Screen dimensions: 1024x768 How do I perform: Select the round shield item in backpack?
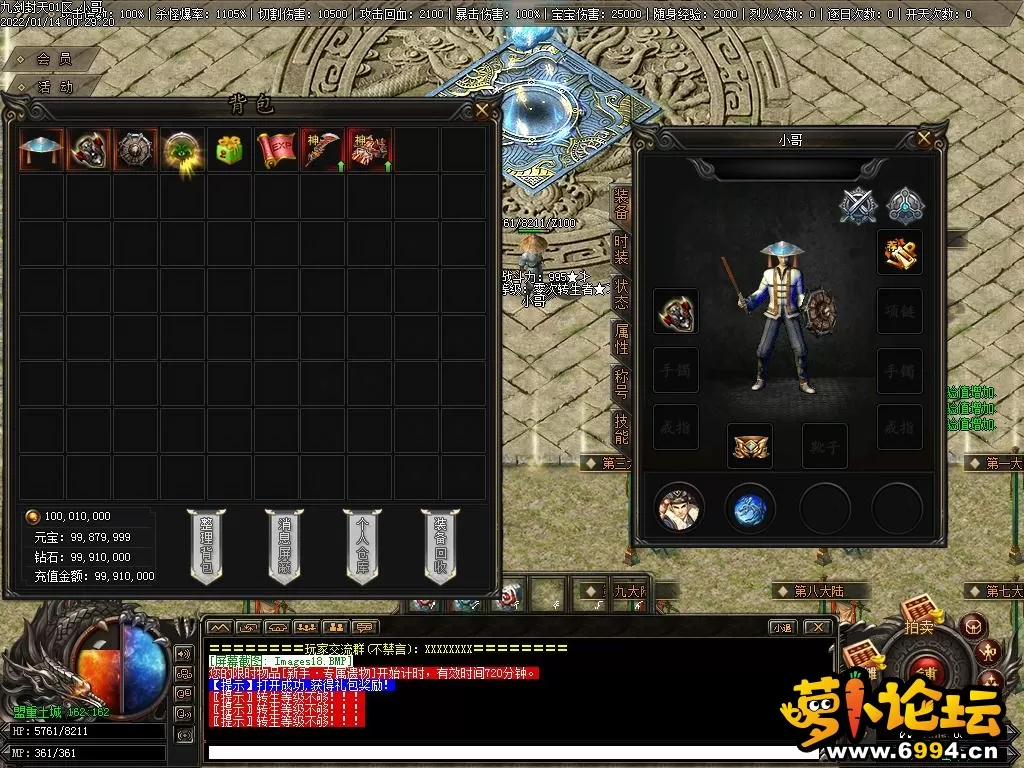coord(135,150)
